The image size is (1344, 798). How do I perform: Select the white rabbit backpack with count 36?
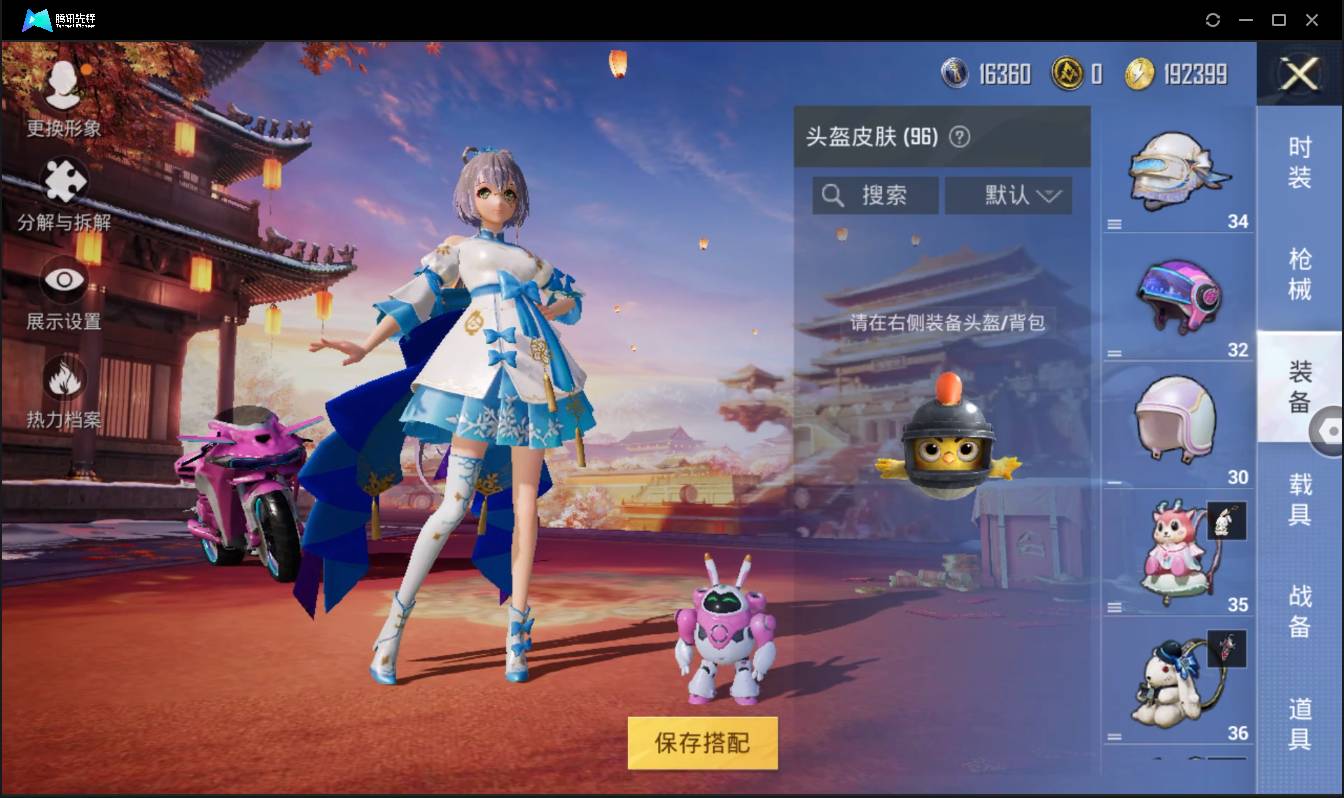(1177, 680)
